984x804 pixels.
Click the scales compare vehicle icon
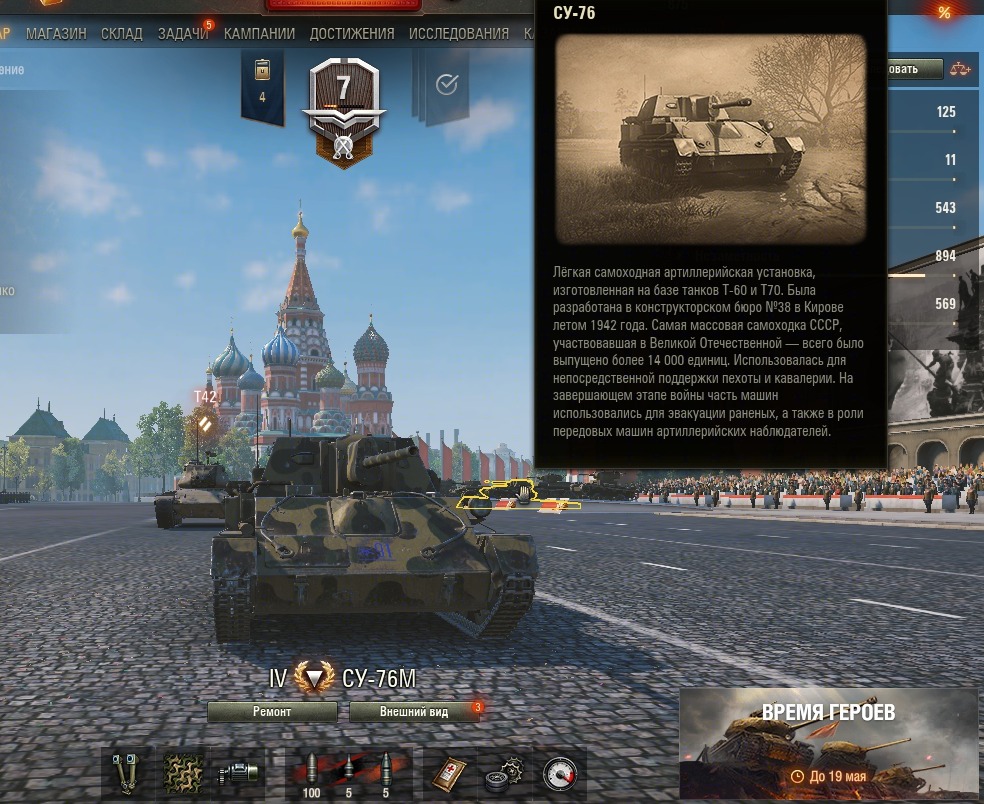962,69
